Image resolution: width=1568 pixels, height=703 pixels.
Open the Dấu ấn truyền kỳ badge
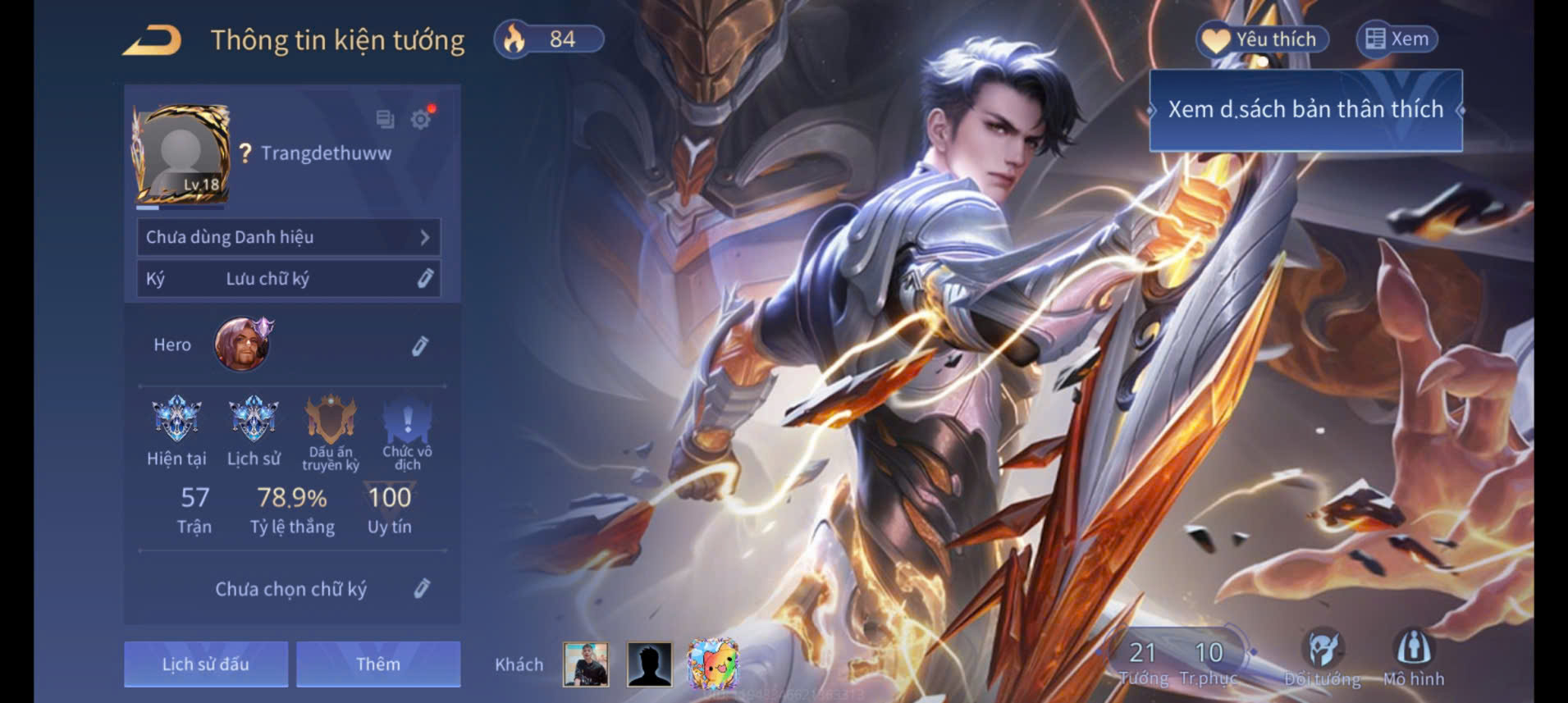pos(330,419)
